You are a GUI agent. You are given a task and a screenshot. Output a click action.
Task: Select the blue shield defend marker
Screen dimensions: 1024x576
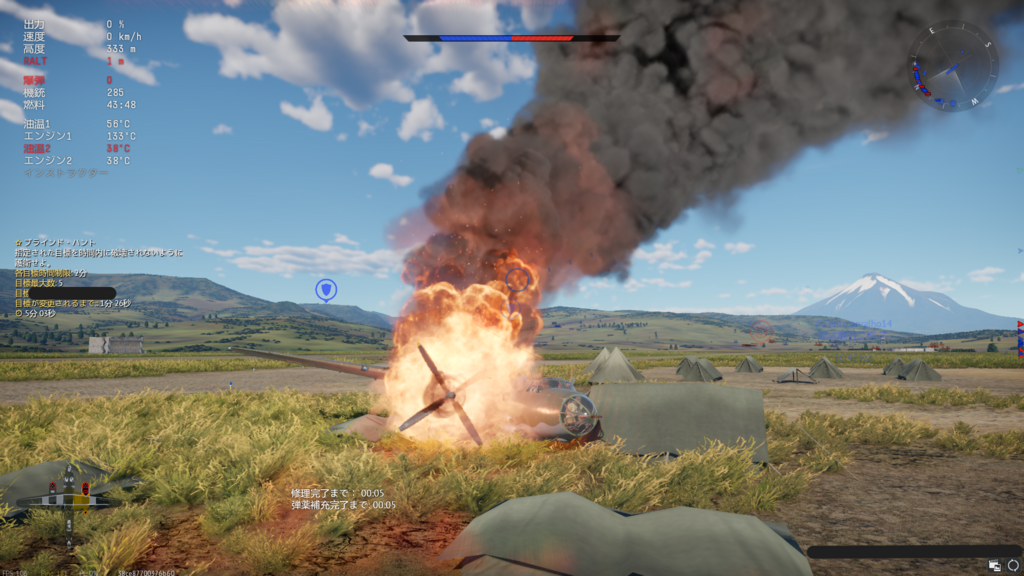tap(325, 290)
